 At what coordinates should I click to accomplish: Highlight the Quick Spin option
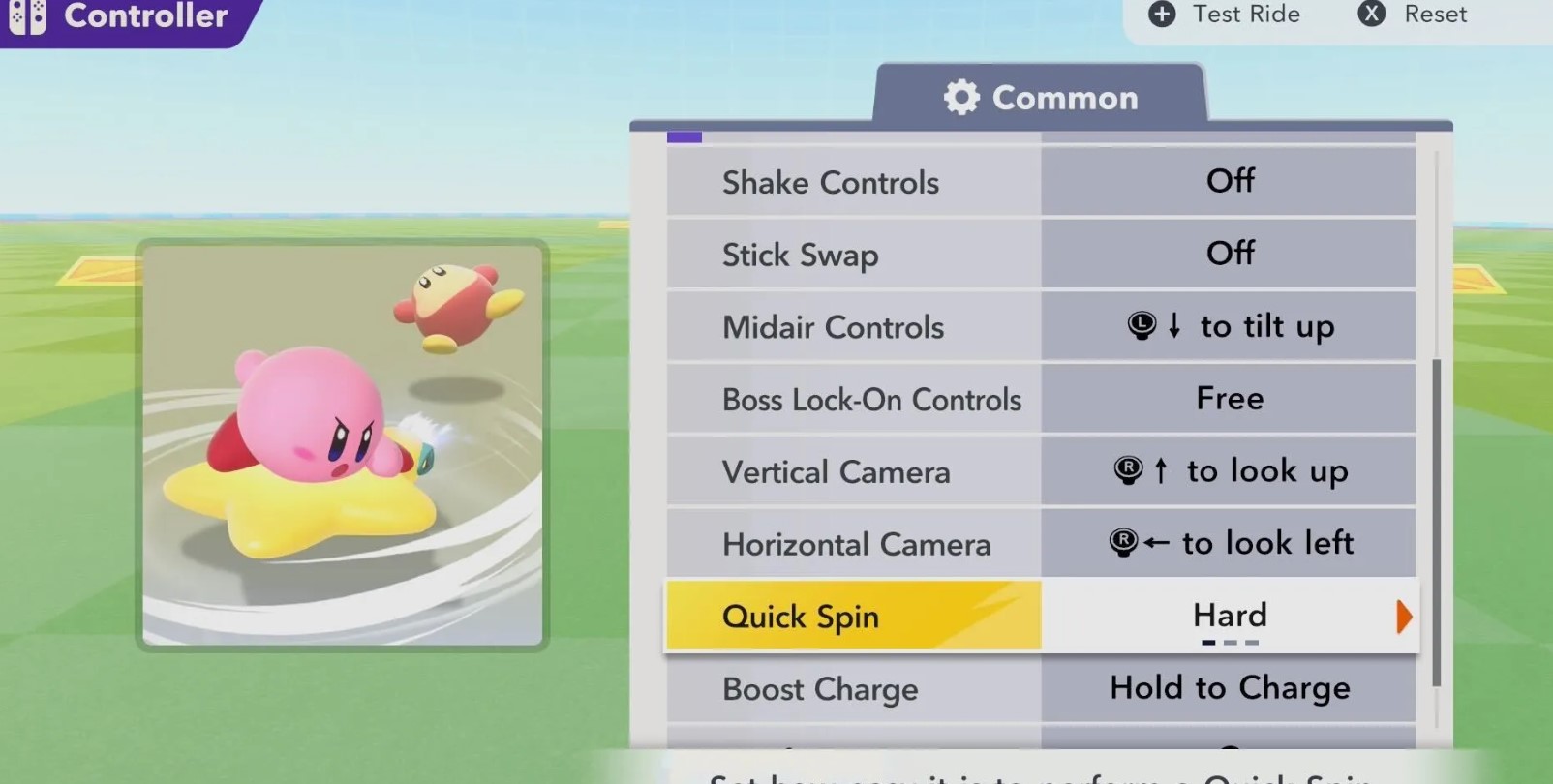click(853, 617)
